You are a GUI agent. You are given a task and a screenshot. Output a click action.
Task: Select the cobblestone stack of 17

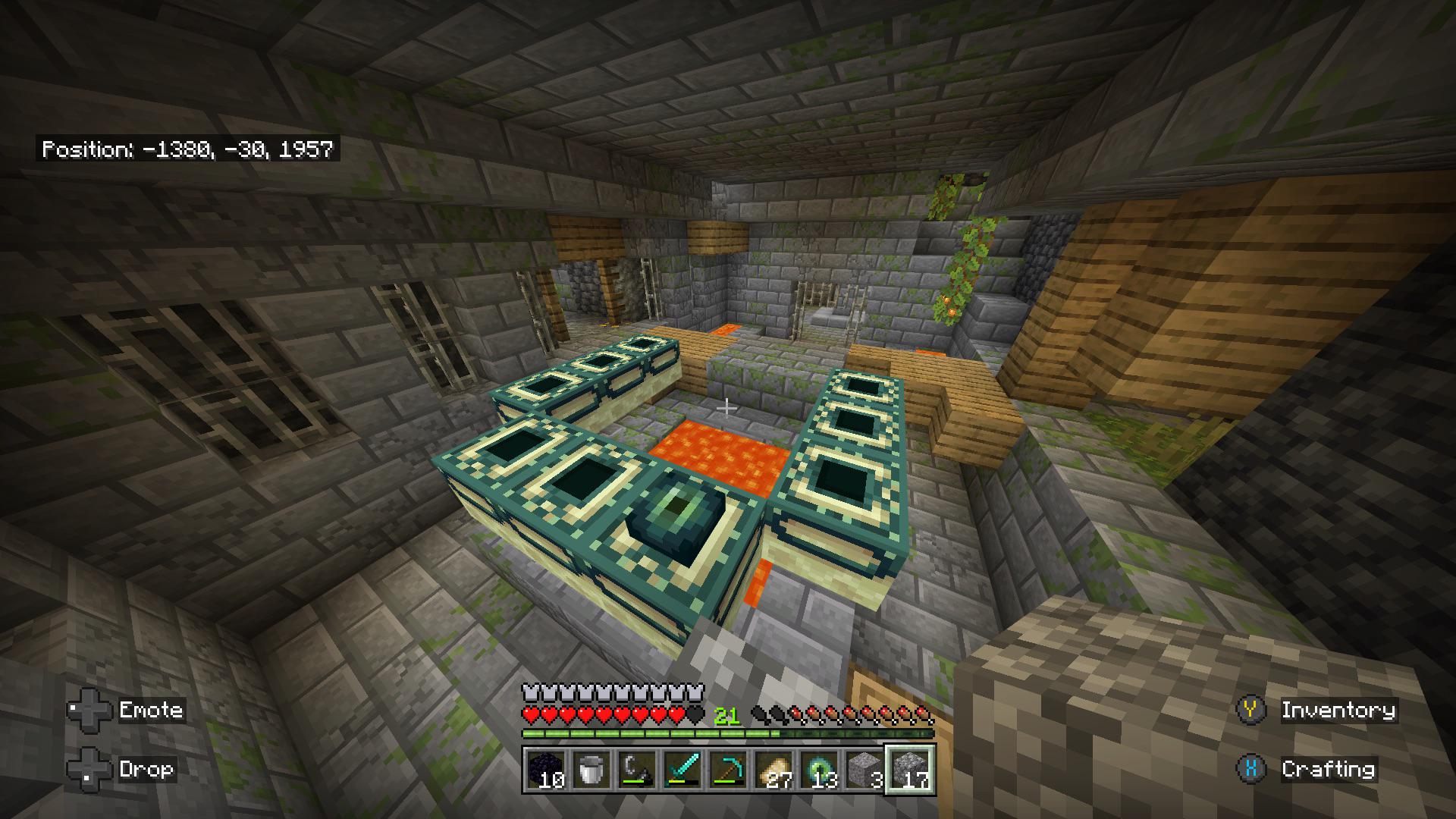pyautogui.click(x=910, y=770)
